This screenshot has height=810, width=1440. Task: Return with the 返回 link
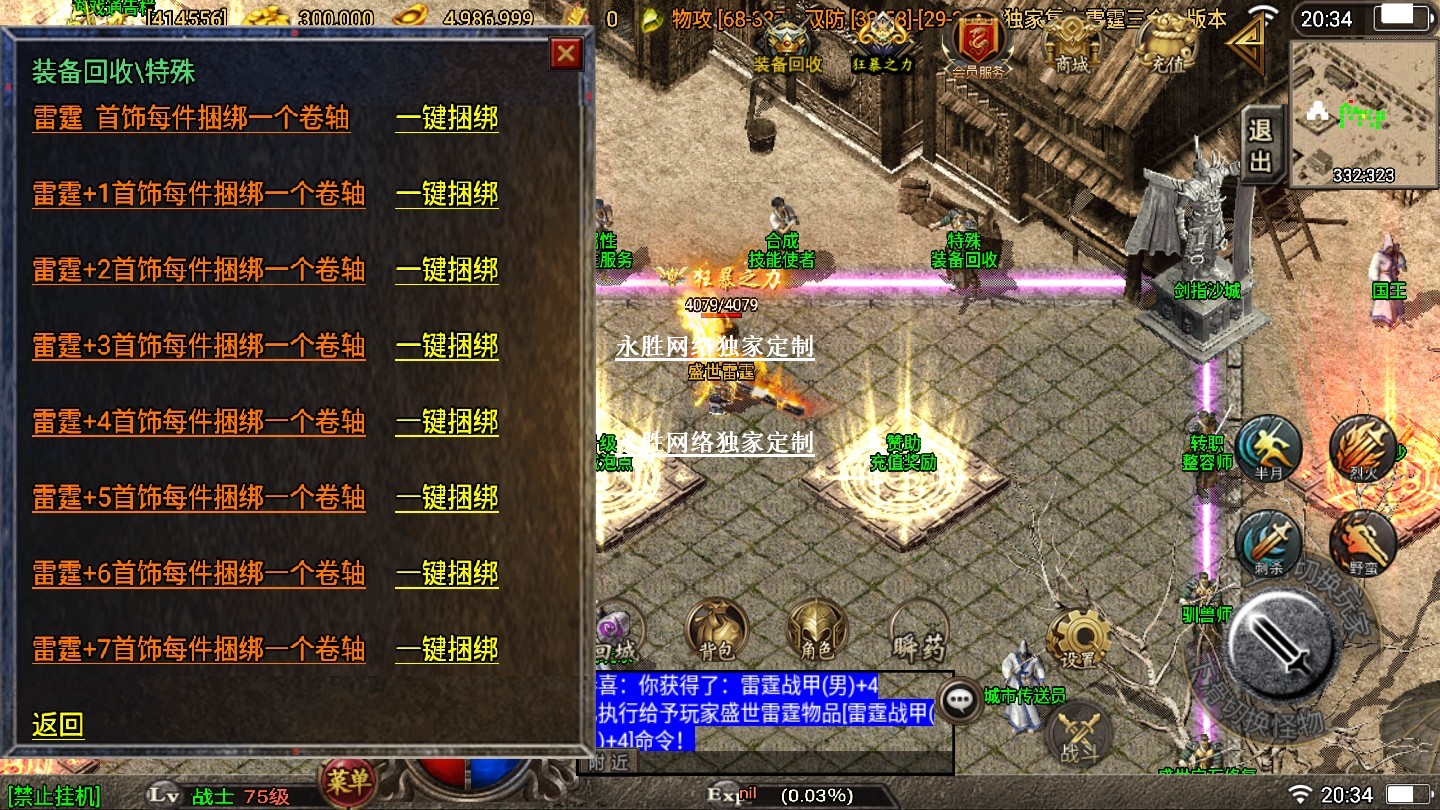[x=58, y=725]
